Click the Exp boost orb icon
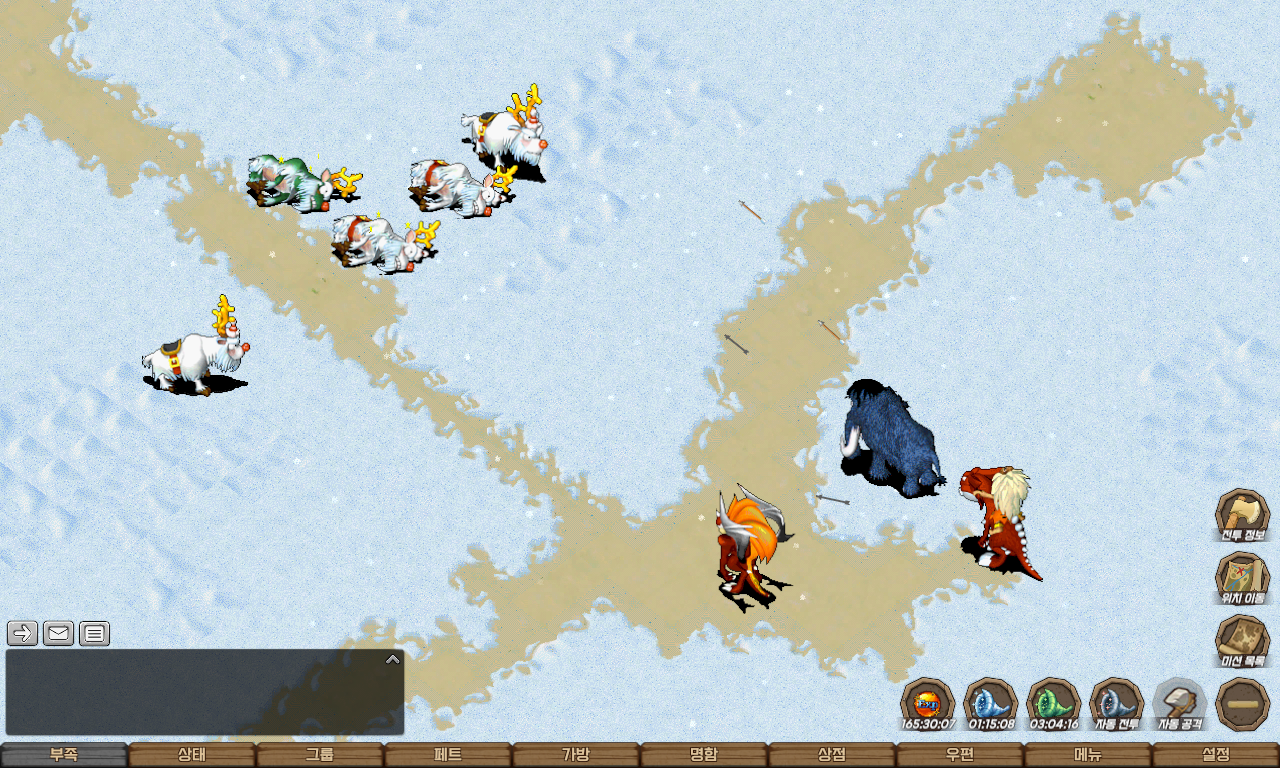The width and height of the screenshot is (1280, 768). pyautogui.click(x=927, y=704)
